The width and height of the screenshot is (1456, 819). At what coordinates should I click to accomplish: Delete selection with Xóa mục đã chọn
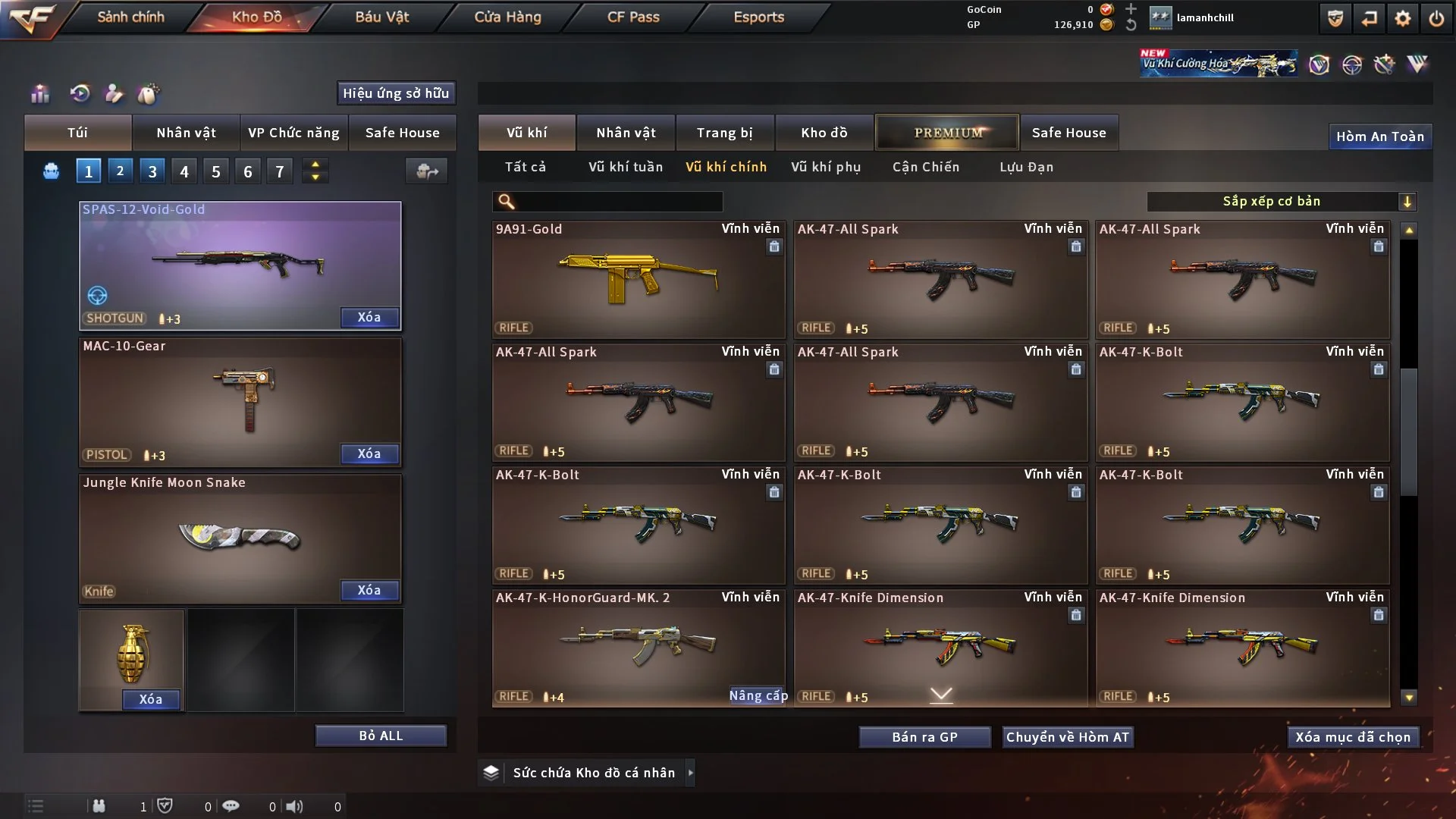click(1353, 737)
